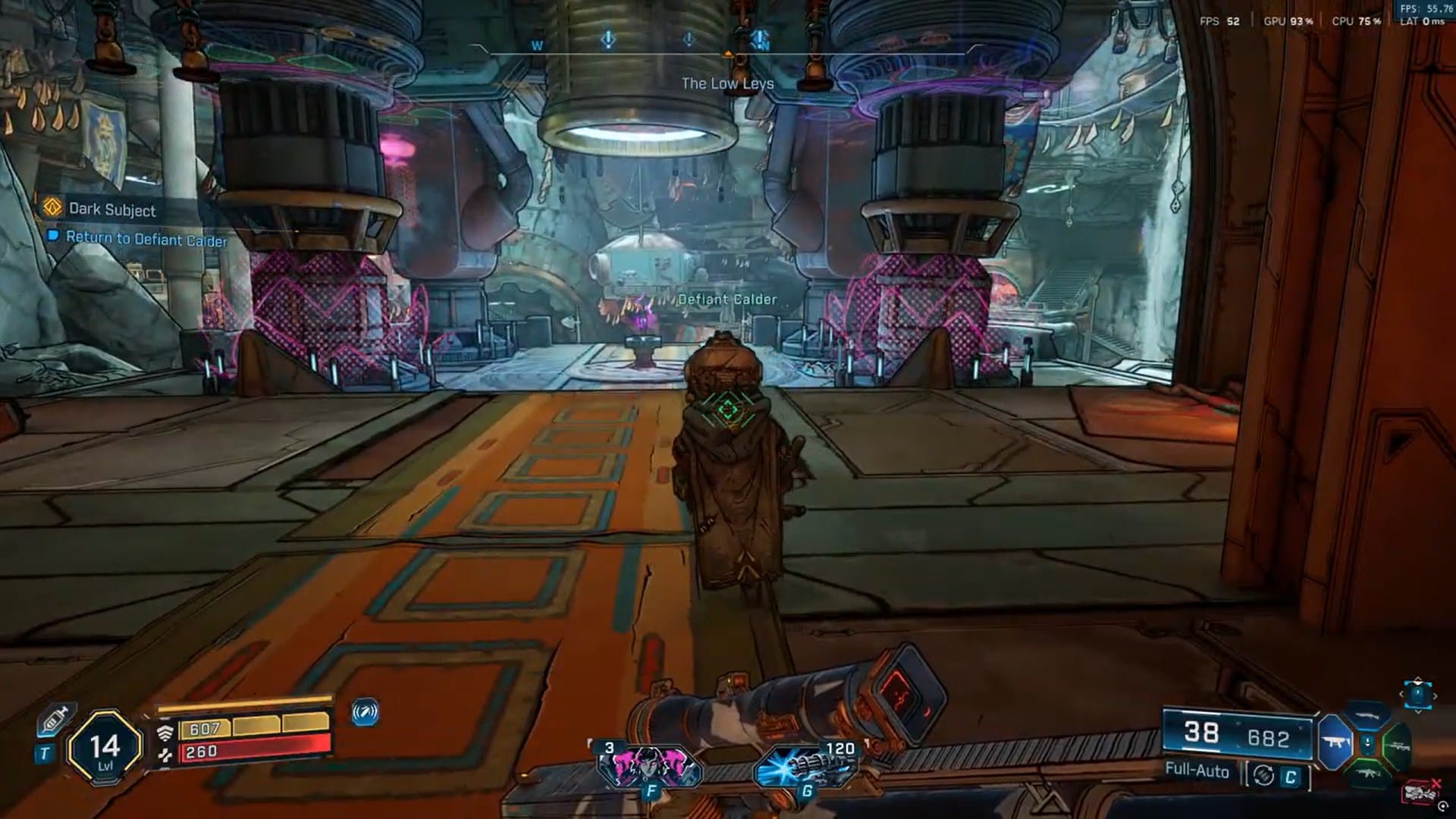Switch to the top shotgun weapon slot
The height and width of the screenshot is (819, 1456).
1367,717
